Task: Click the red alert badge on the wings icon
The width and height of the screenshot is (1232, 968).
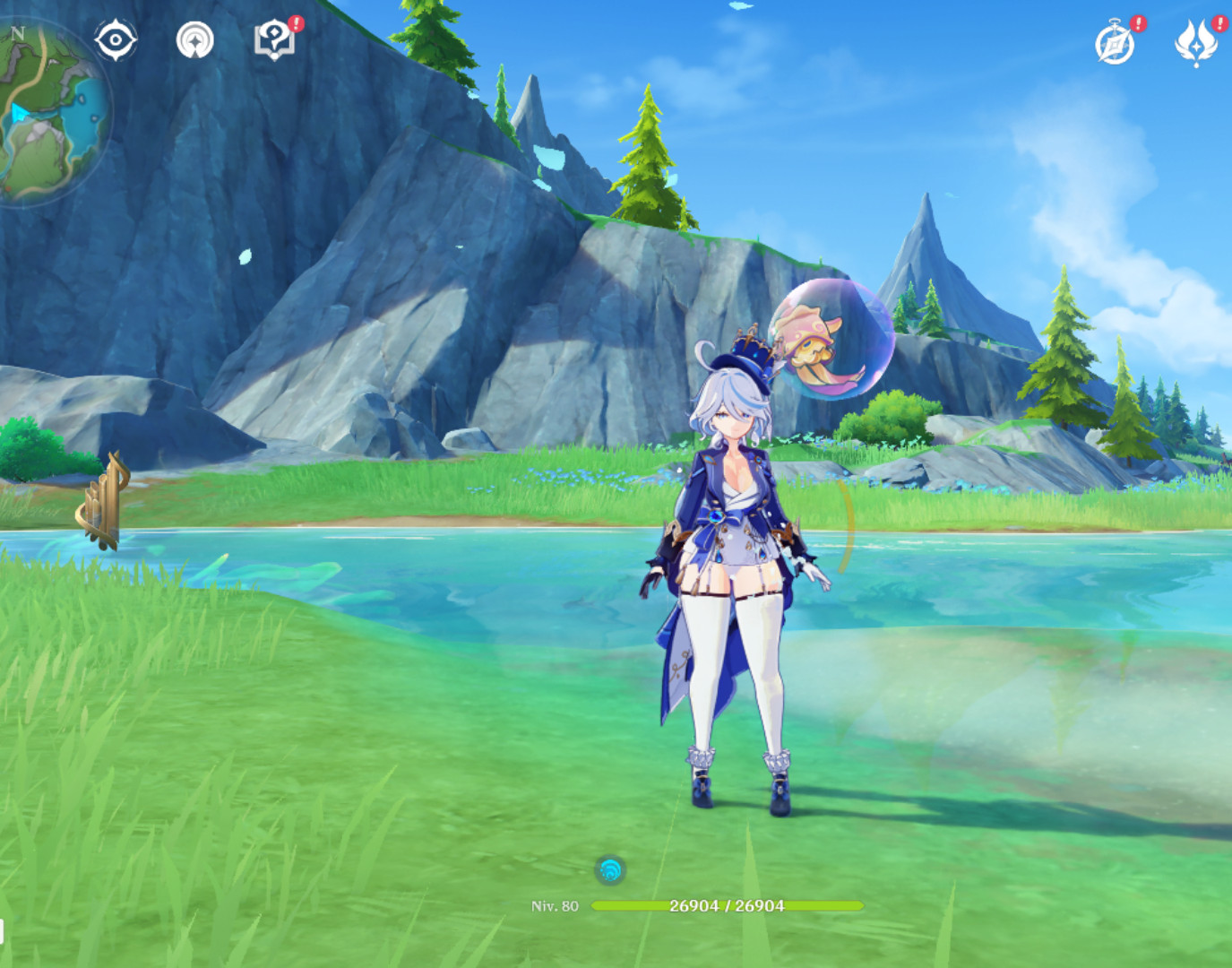Action: (x=1219, y=22)
